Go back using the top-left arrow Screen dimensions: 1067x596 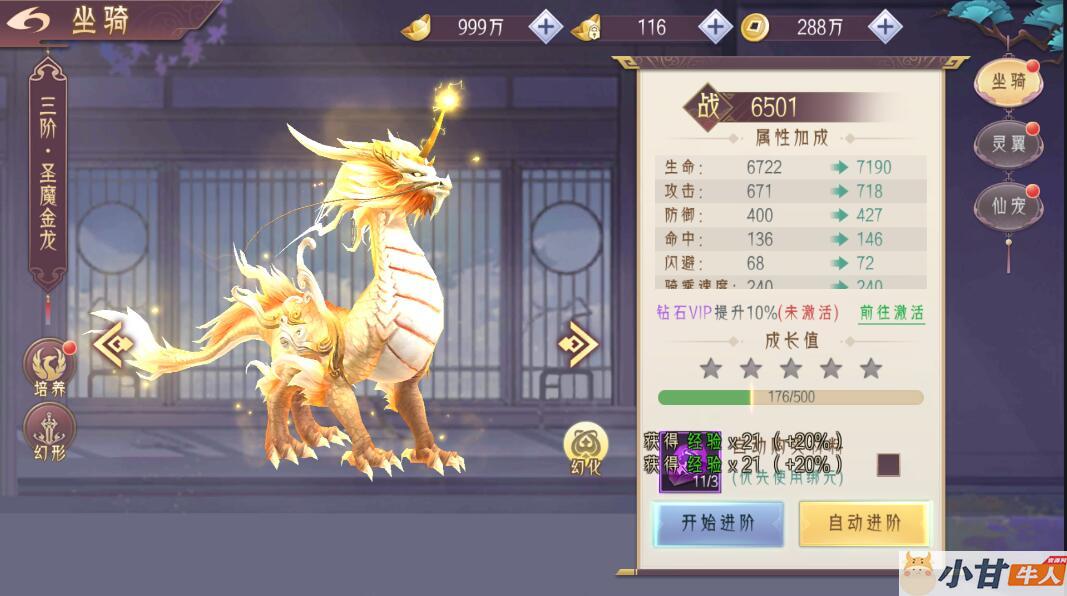(x=34, y=21)
